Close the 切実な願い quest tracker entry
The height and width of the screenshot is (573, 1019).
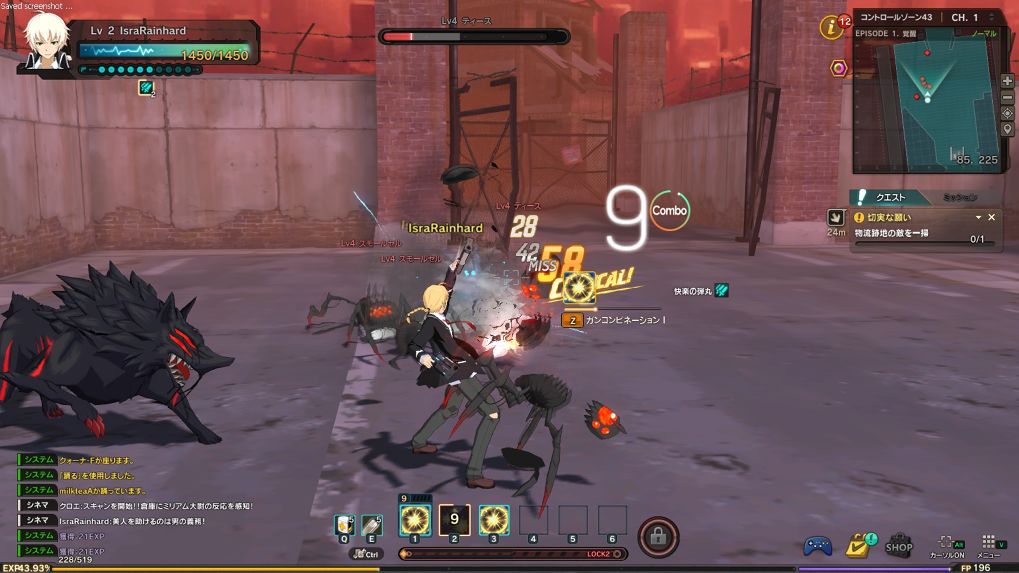click(992, 217)
